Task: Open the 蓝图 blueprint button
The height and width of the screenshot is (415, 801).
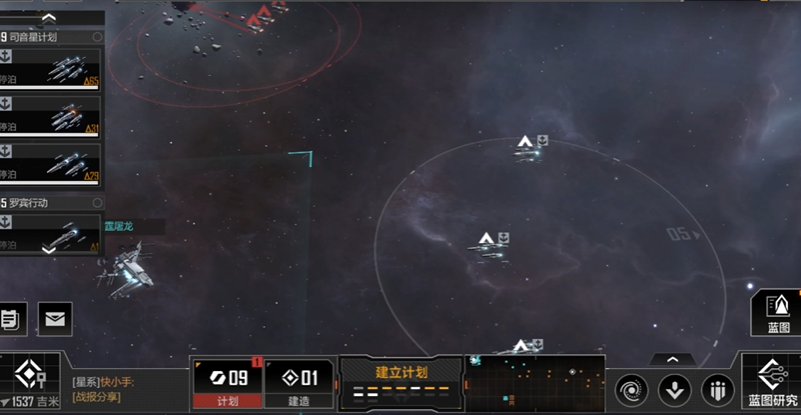Action: pos(778,311)
